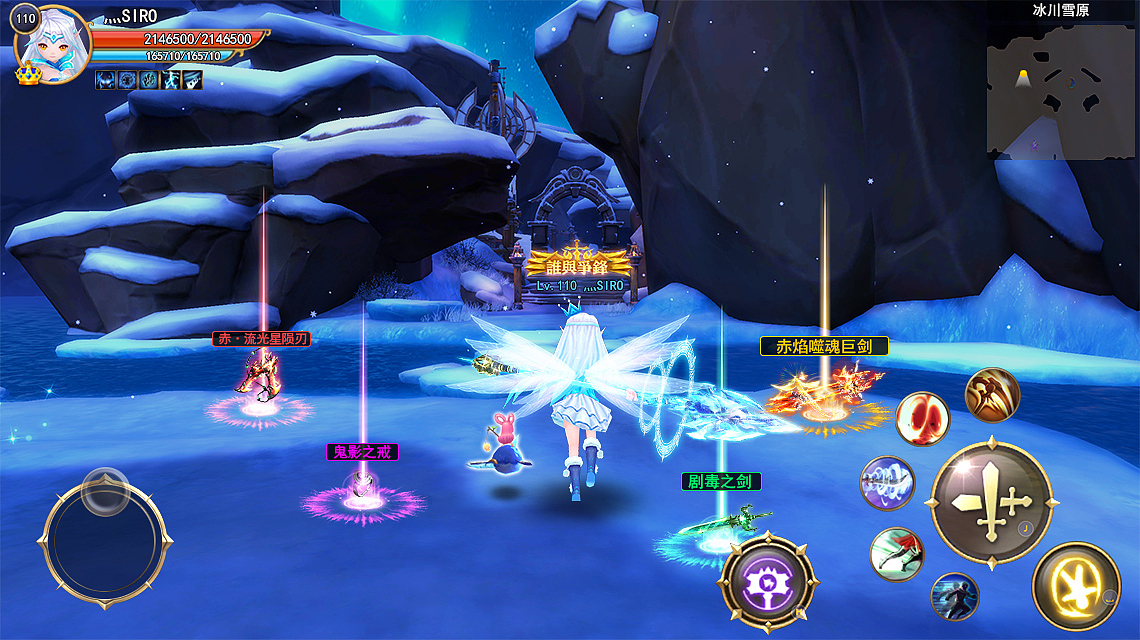
Task: Use the red-caped charge skill
Action: tap(896, 554)
